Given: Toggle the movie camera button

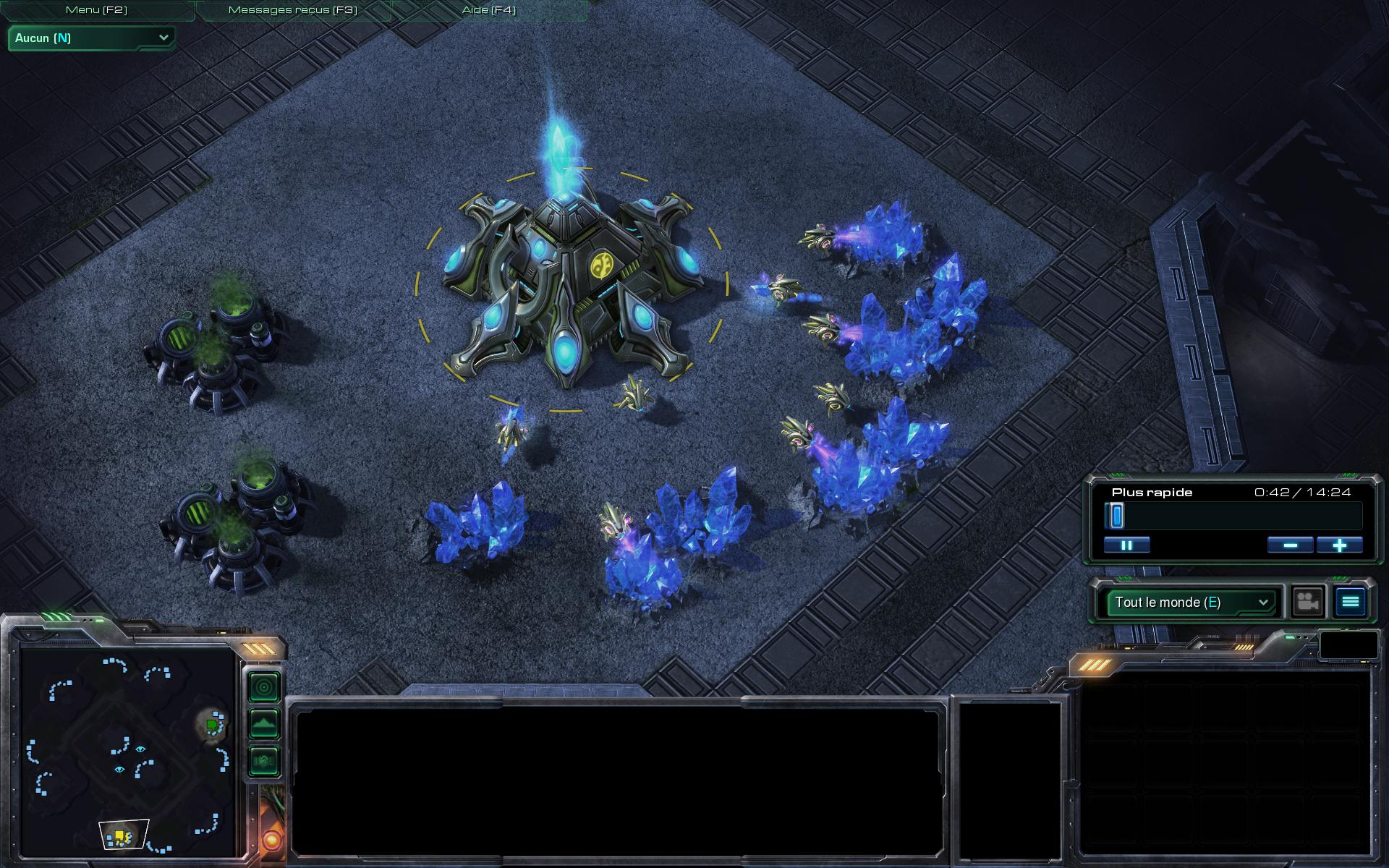Looking at the screenshot, I should pos(1307,602).
